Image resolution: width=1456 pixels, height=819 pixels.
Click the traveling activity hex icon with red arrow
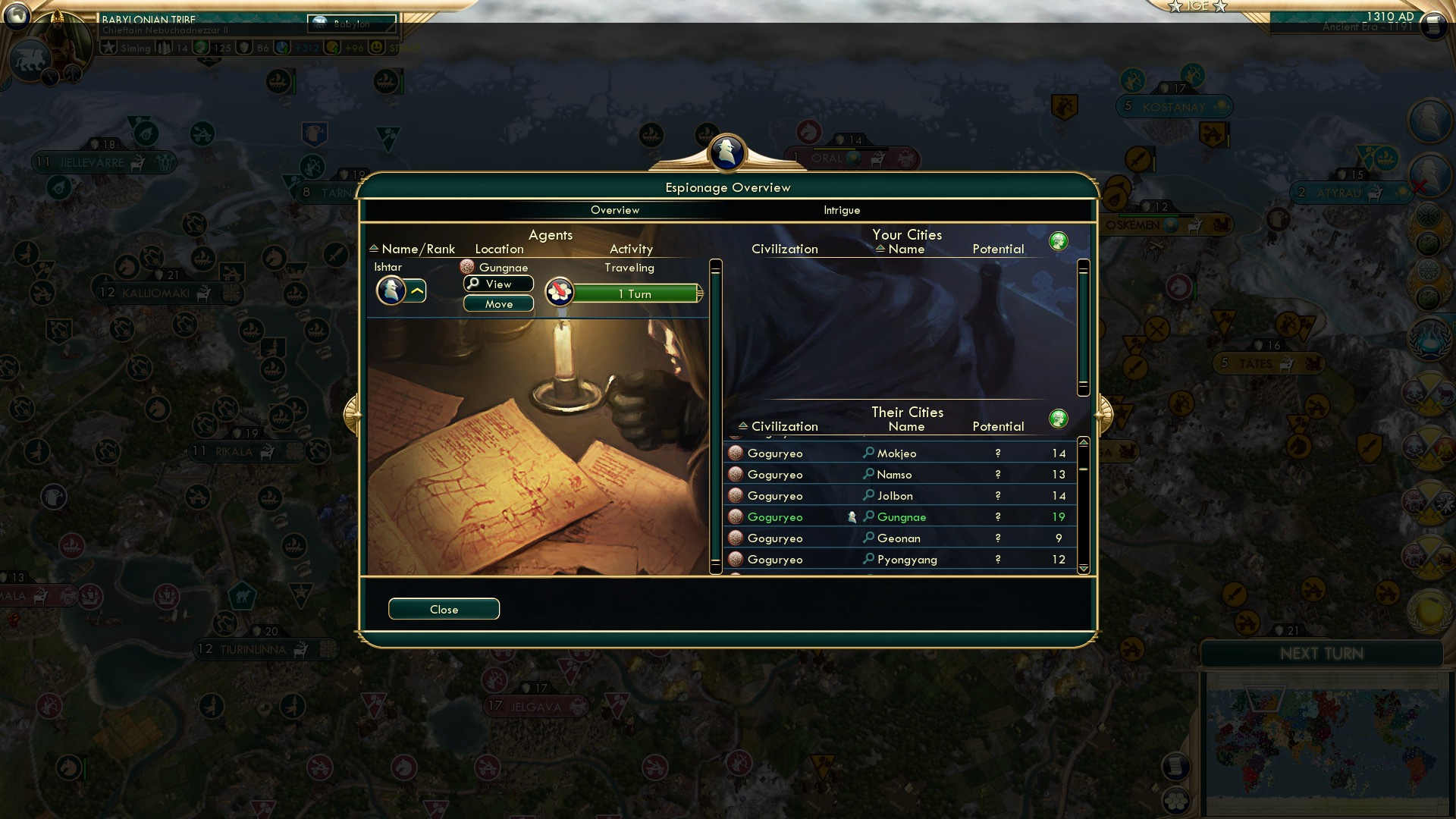point(559,292)
